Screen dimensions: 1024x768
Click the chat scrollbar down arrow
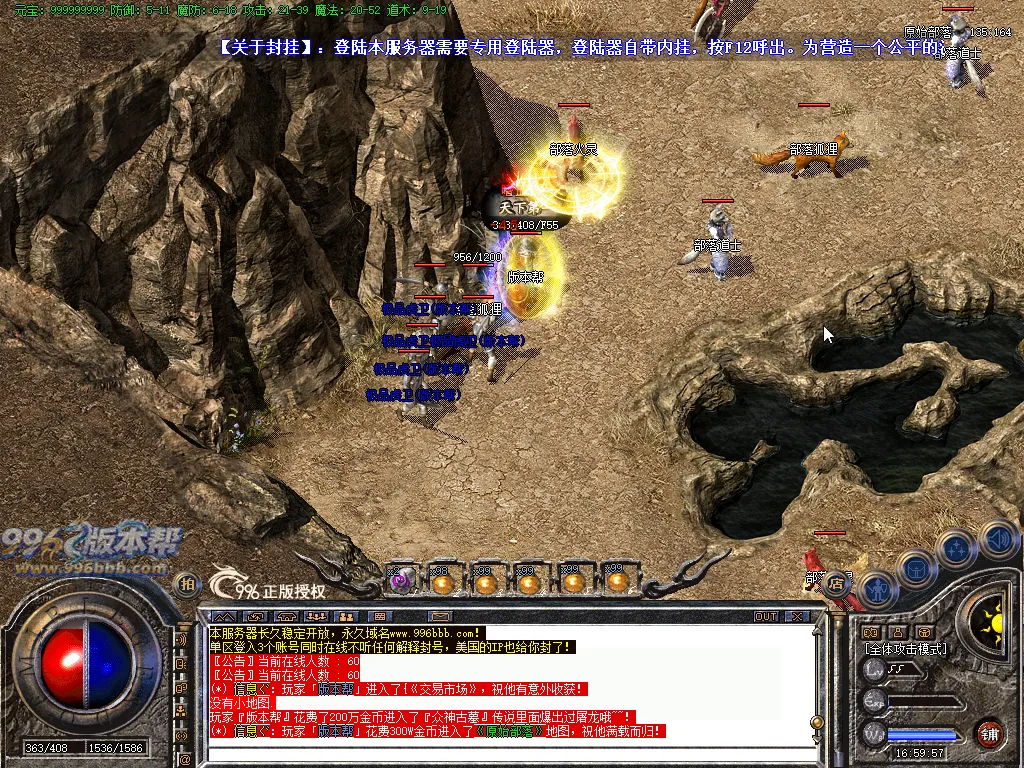[x=817, y=740]
